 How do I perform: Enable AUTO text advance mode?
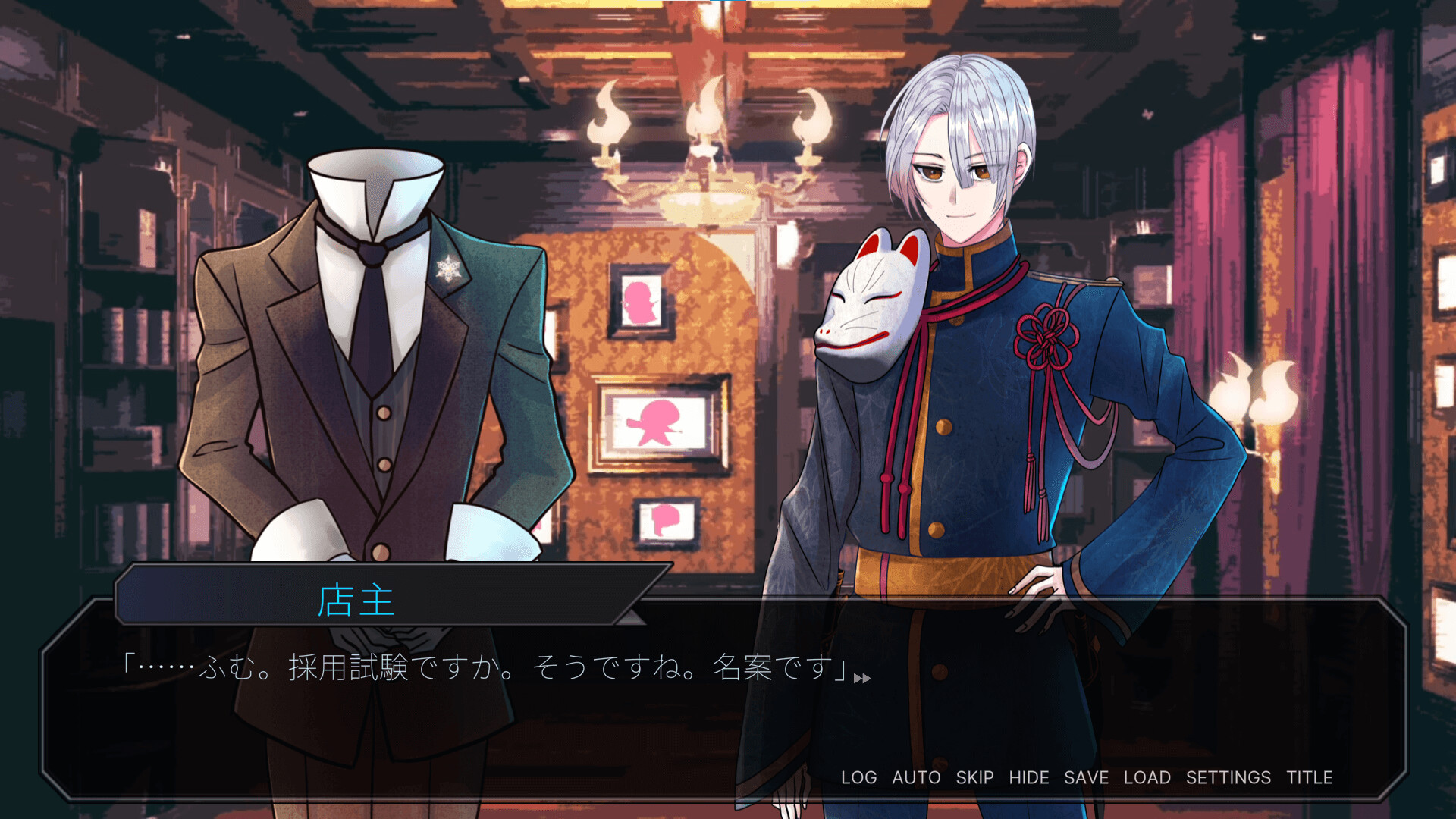[x=918, y=777]
